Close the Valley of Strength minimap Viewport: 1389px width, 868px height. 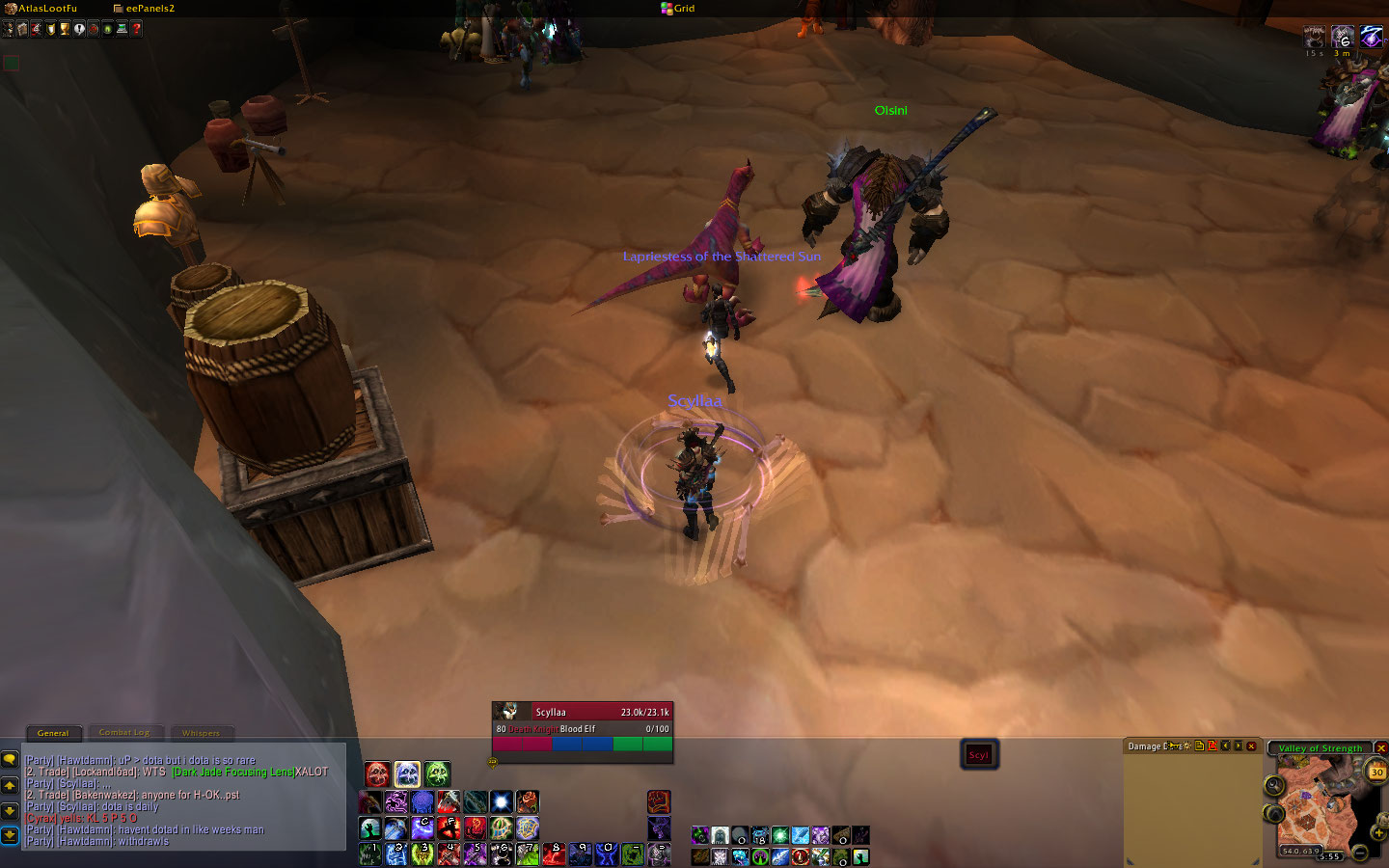click(1380, 748)
